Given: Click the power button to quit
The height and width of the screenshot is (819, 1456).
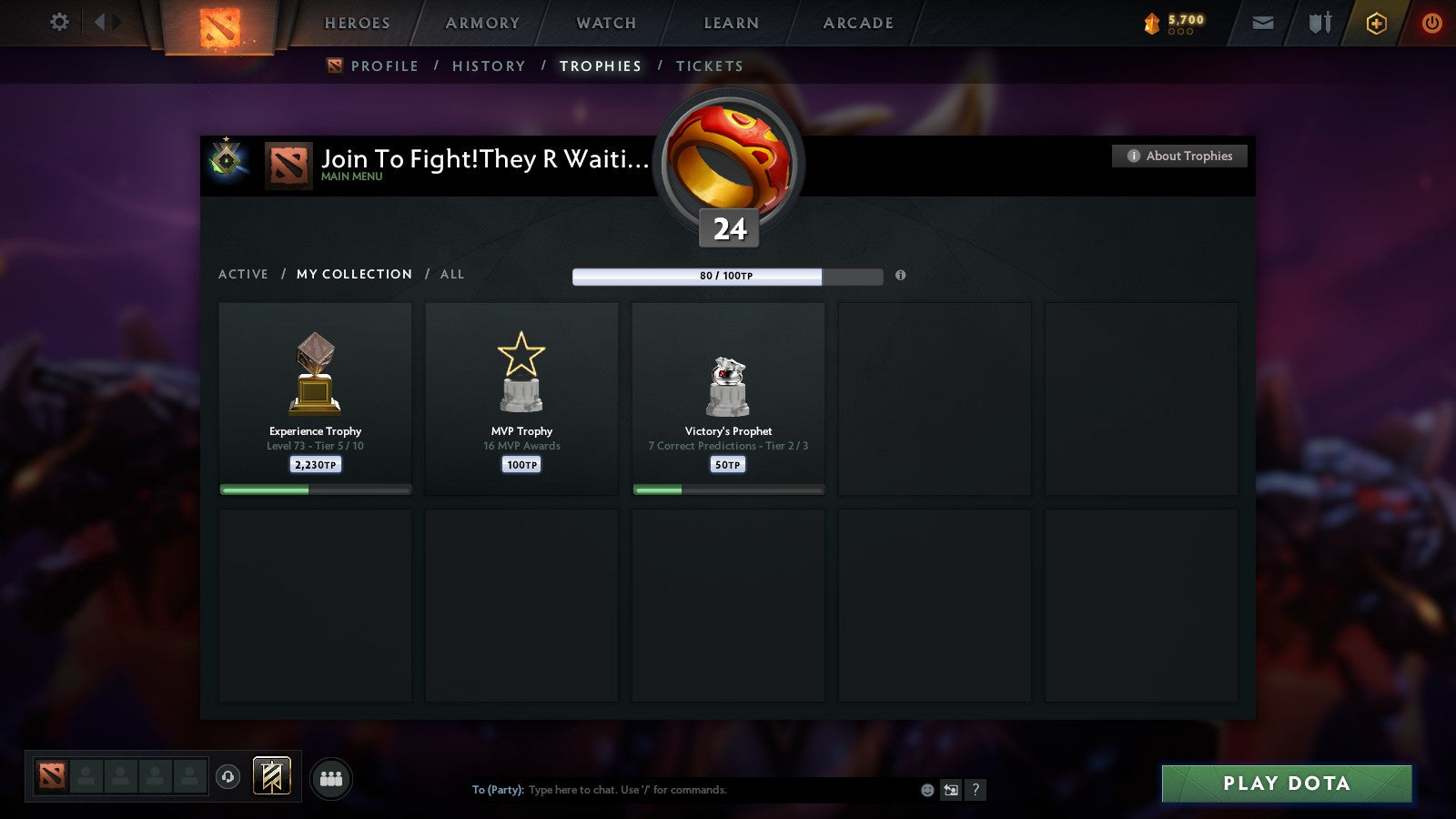Looking at the screenshot, I should (1431, 23).
